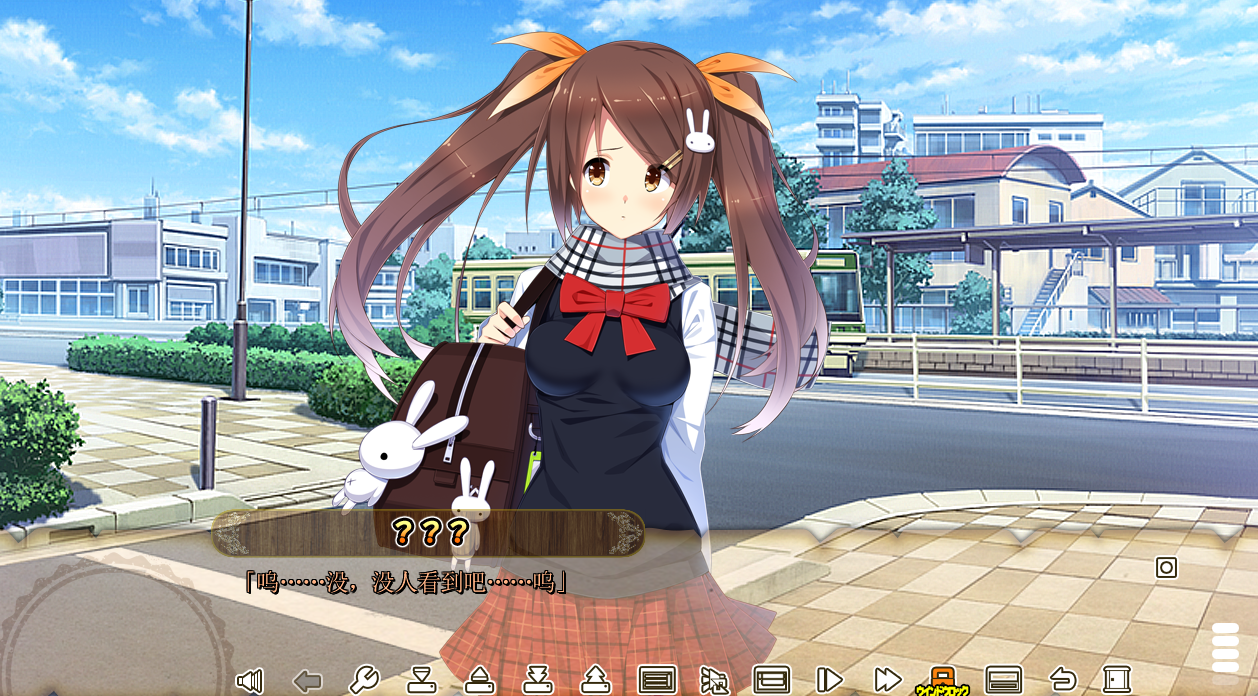The height and width of the screenshot is (696, 1258).
Task: Click the single down-arrow save icon
Action: (x=421, y=680)
